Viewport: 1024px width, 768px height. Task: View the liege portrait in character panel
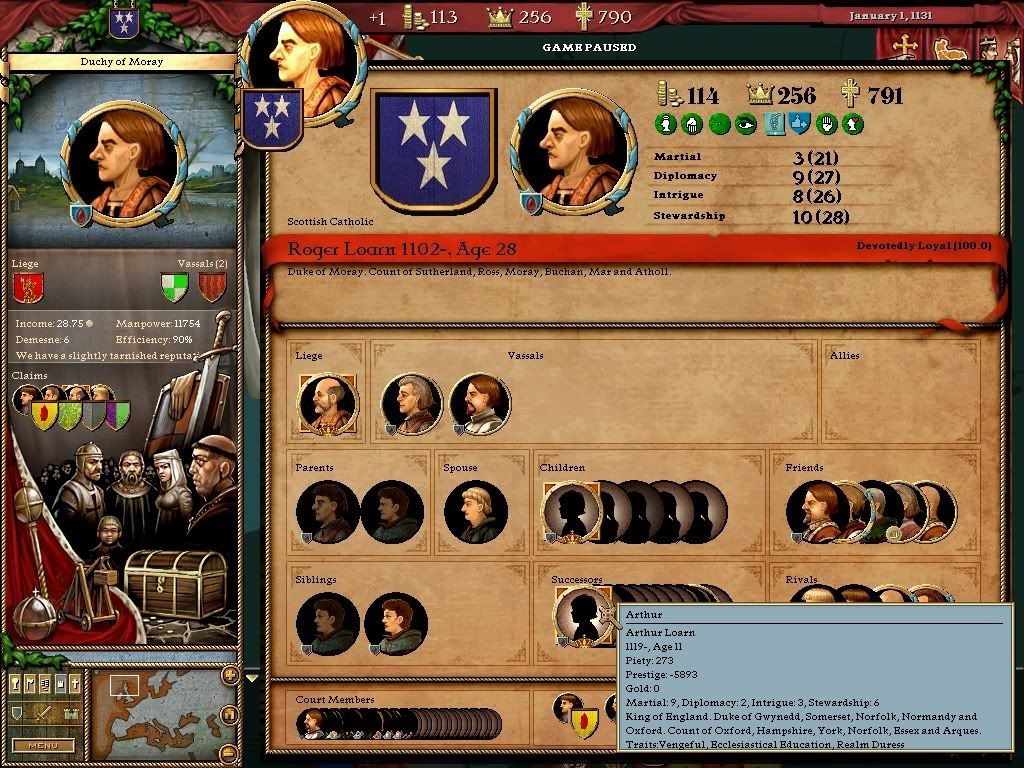327,404
